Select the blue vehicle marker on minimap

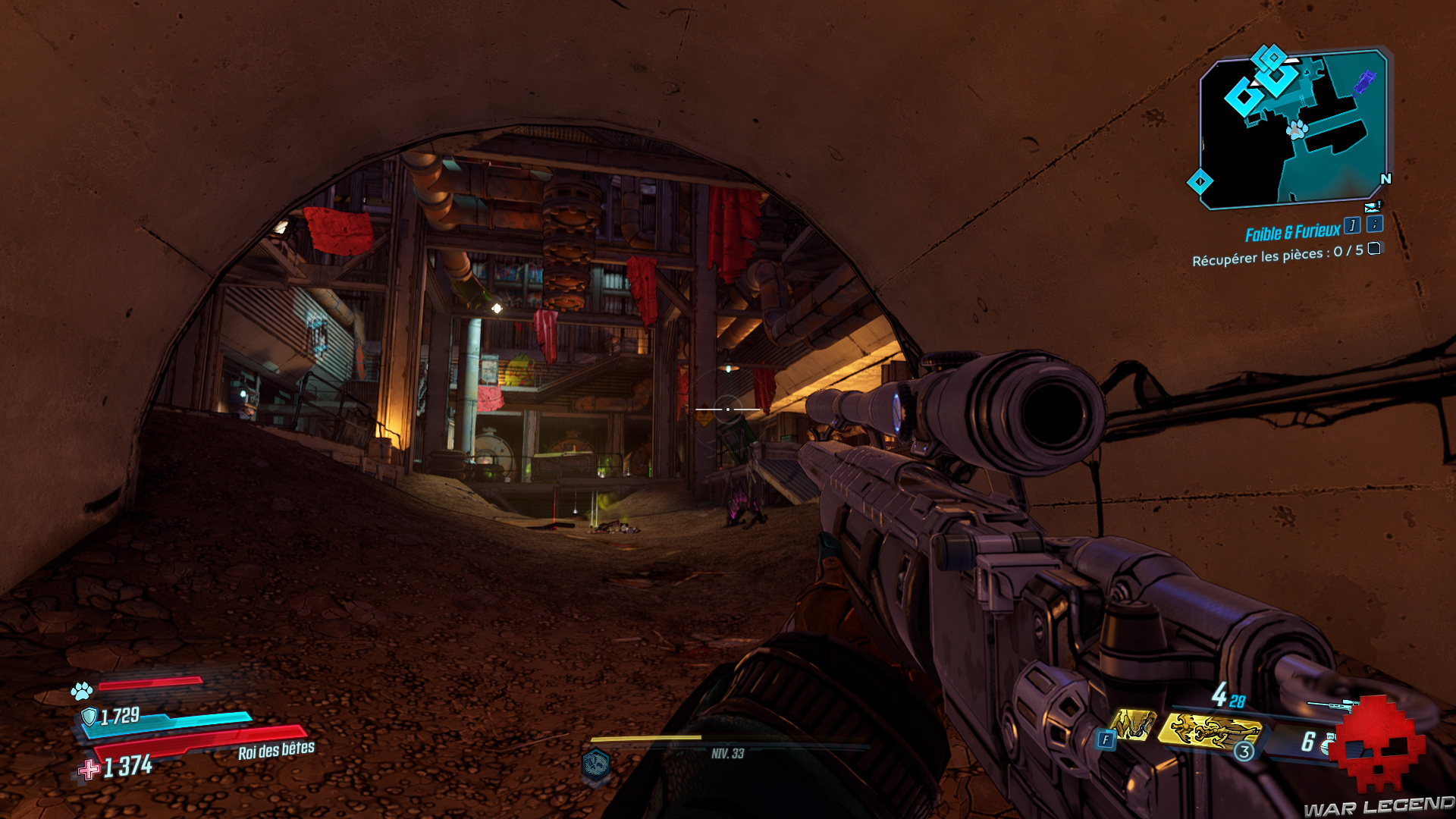[x=1364, y=80]
